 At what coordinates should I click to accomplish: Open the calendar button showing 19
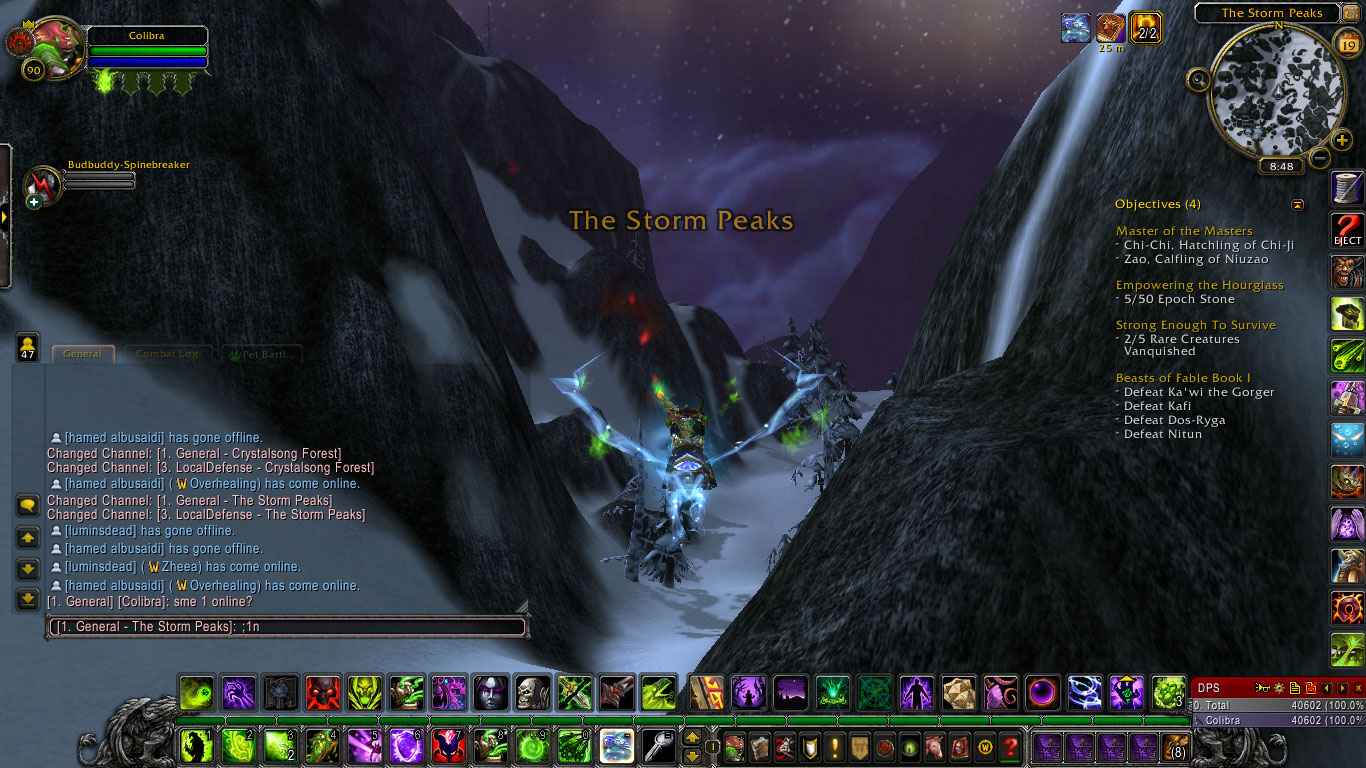pos(1347,43)
